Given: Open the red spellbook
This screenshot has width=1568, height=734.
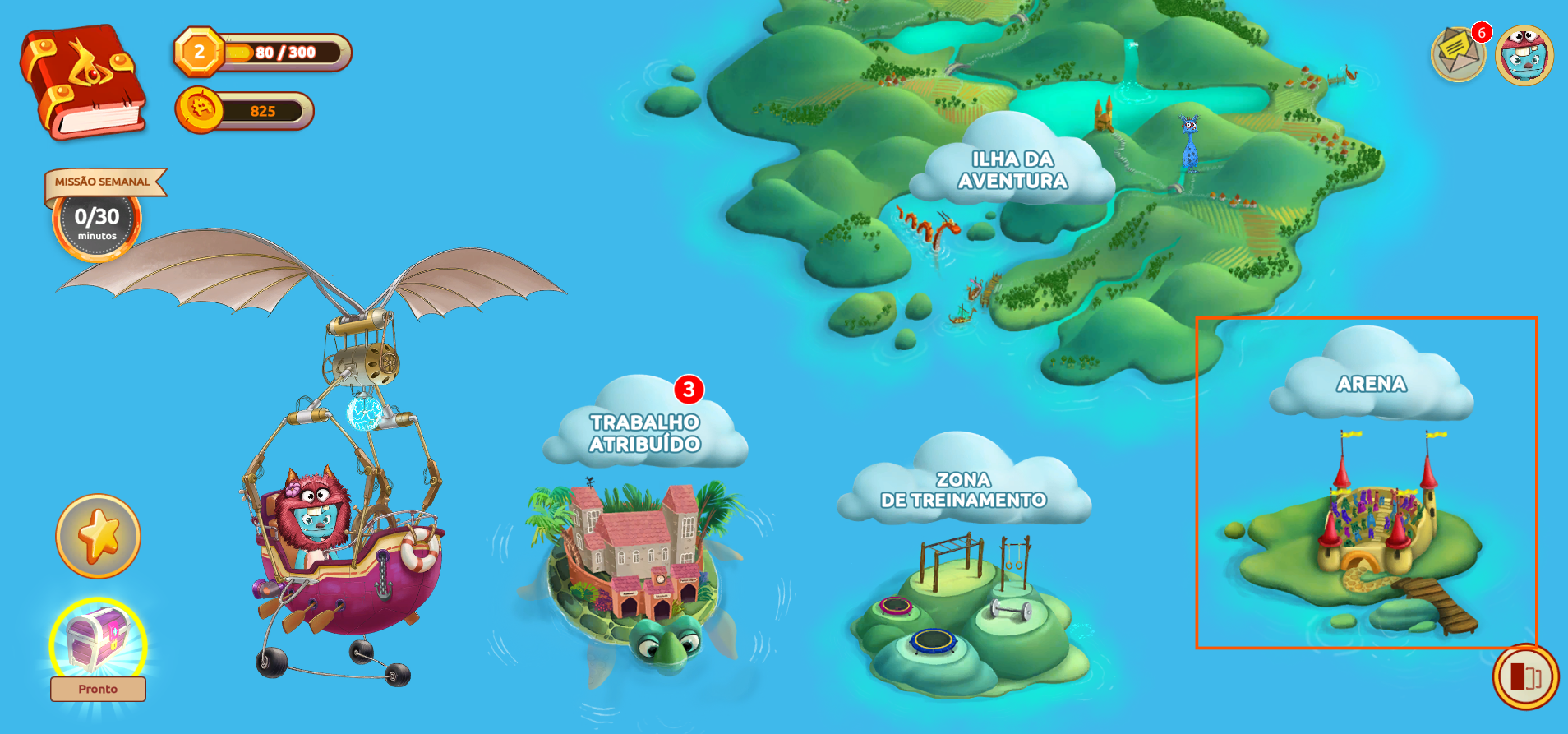Looking at the screenshot, I should pyautogui.click(x=82, y=81).
